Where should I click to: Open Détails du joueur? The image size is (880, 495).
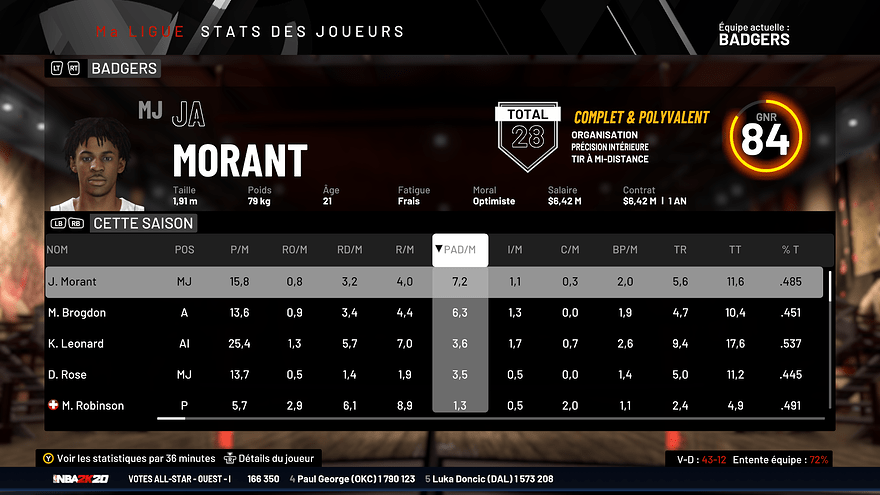270,459
